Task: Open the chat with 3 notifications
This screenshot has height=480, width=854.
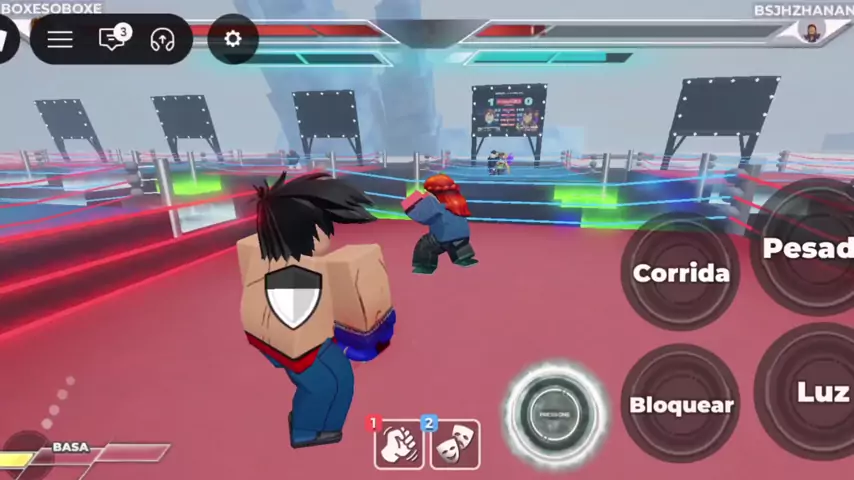Action: tap(112, 39)
